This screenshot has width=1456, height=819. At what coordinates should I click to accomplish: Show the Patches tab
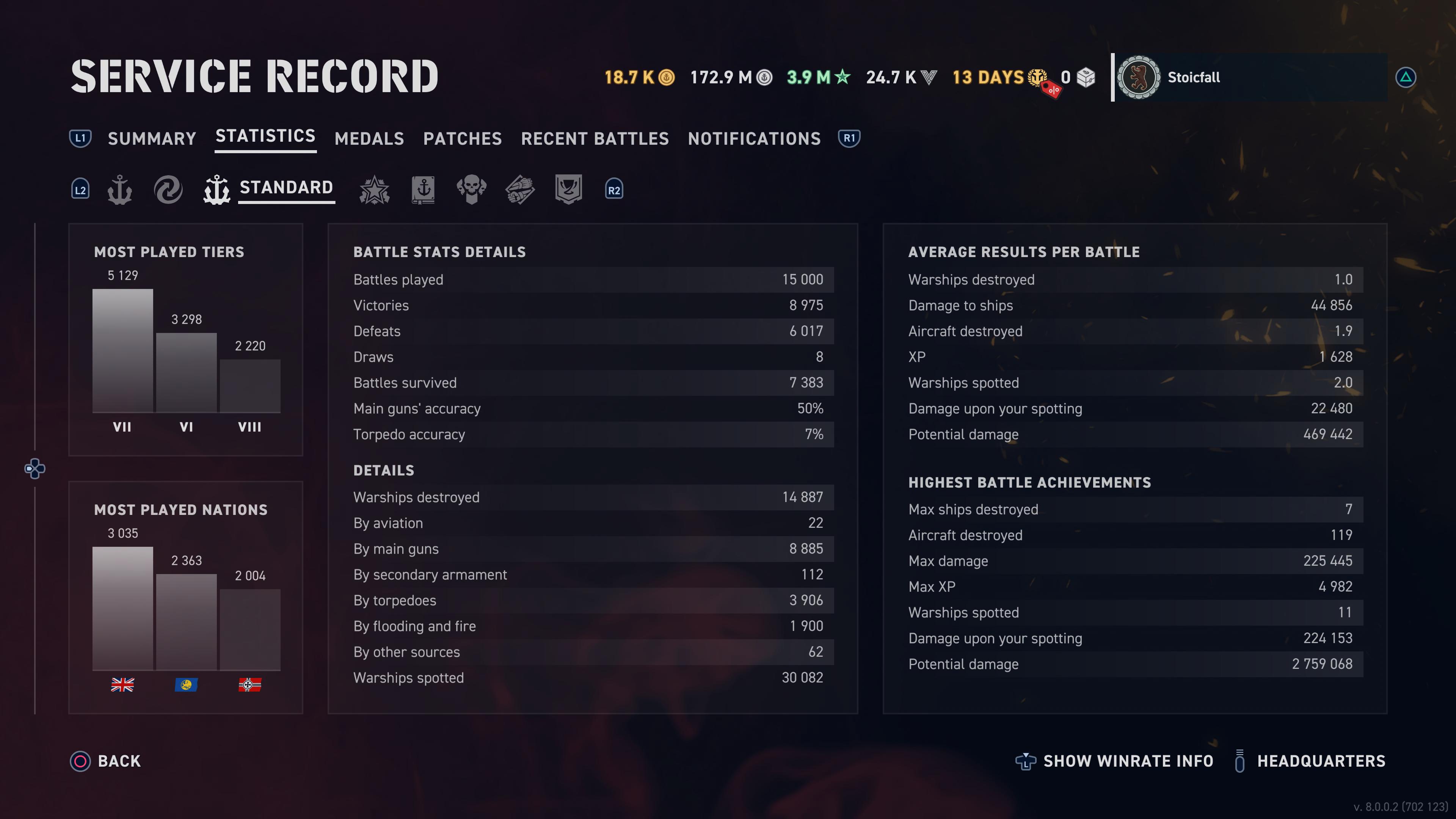(462, 138)
